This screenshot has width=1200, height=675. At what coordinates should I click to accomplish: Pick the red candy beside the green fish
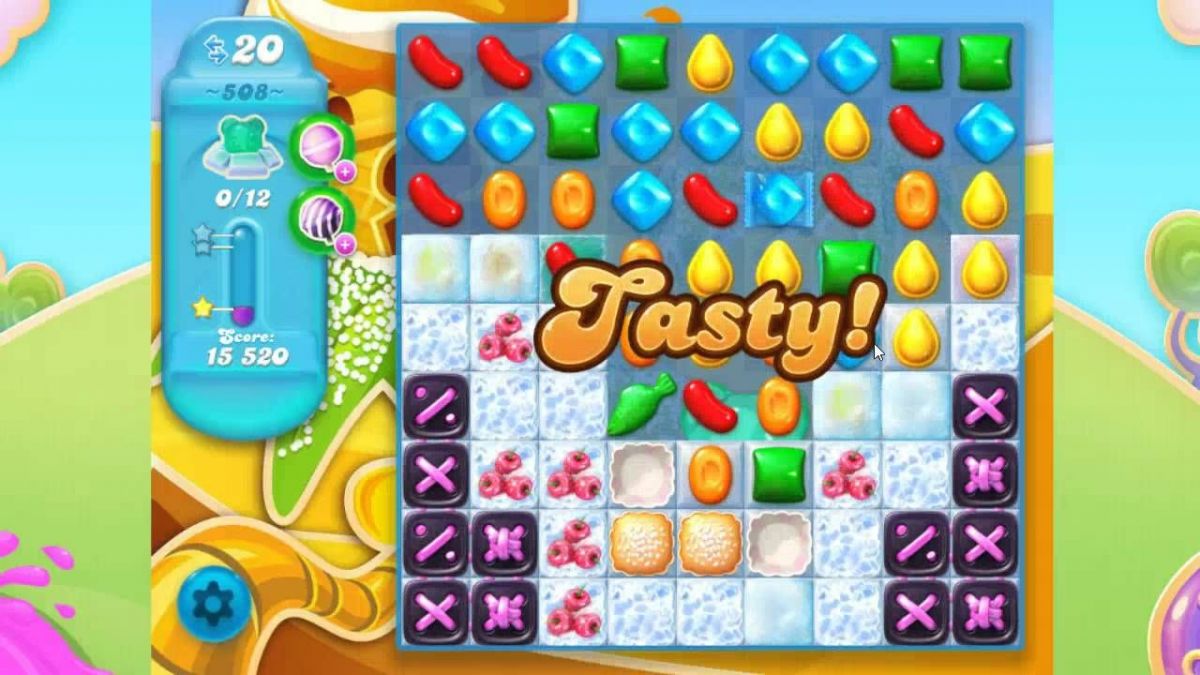tap(709, 405)
